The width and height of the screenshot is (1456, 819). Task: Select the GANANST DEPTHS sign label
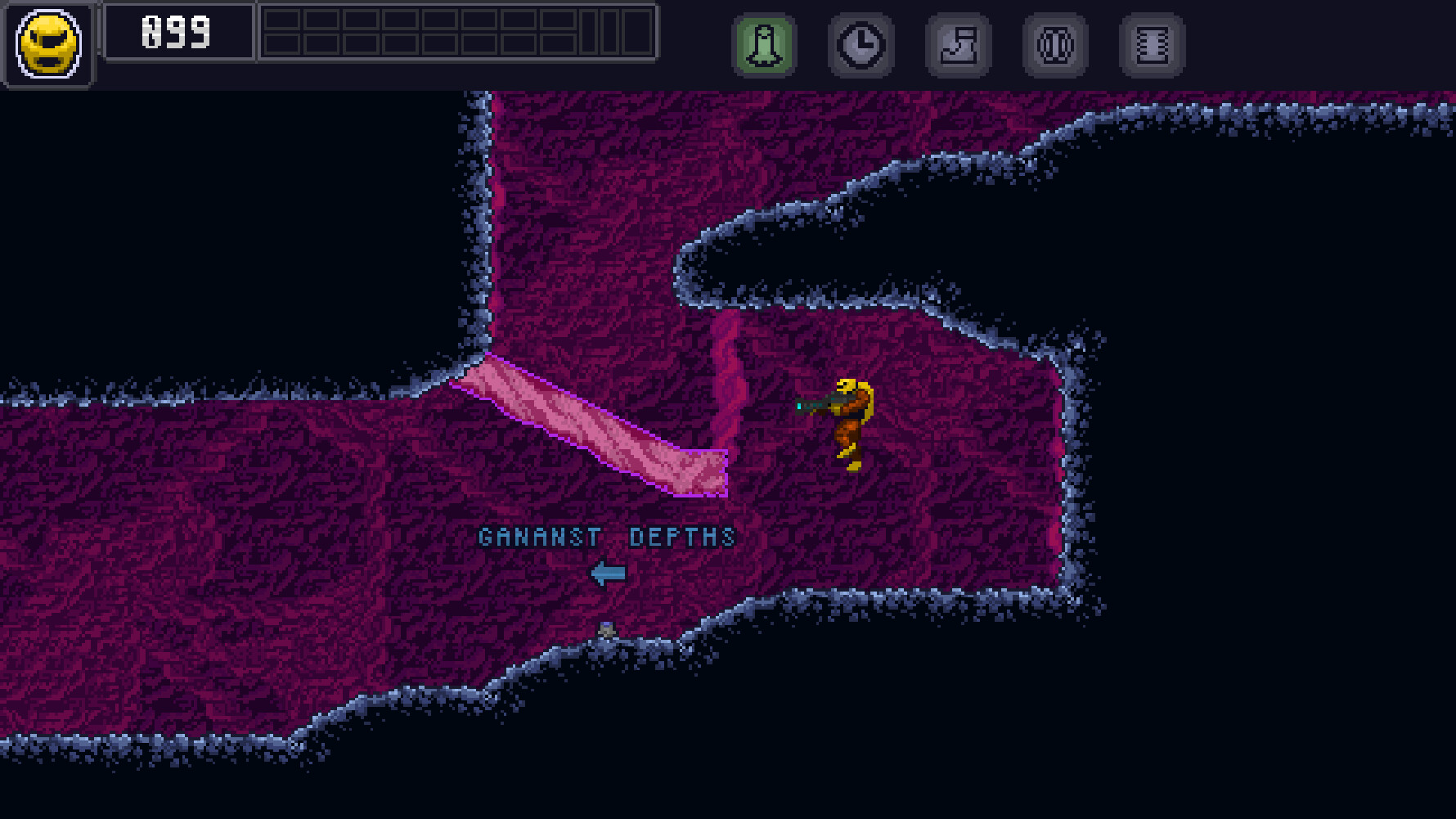(x=607, y=538)
